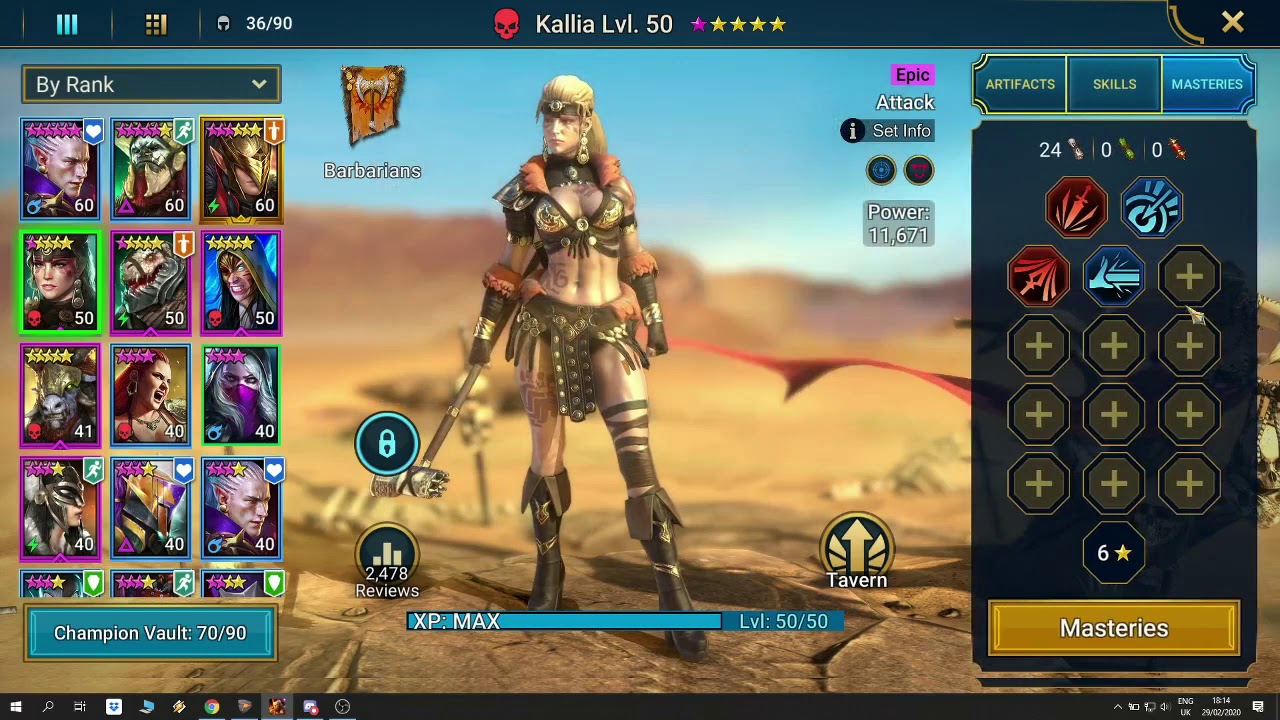Select the Masteries tab
The height and width of the screenshot is (720, 1280).
[1207, 85]
